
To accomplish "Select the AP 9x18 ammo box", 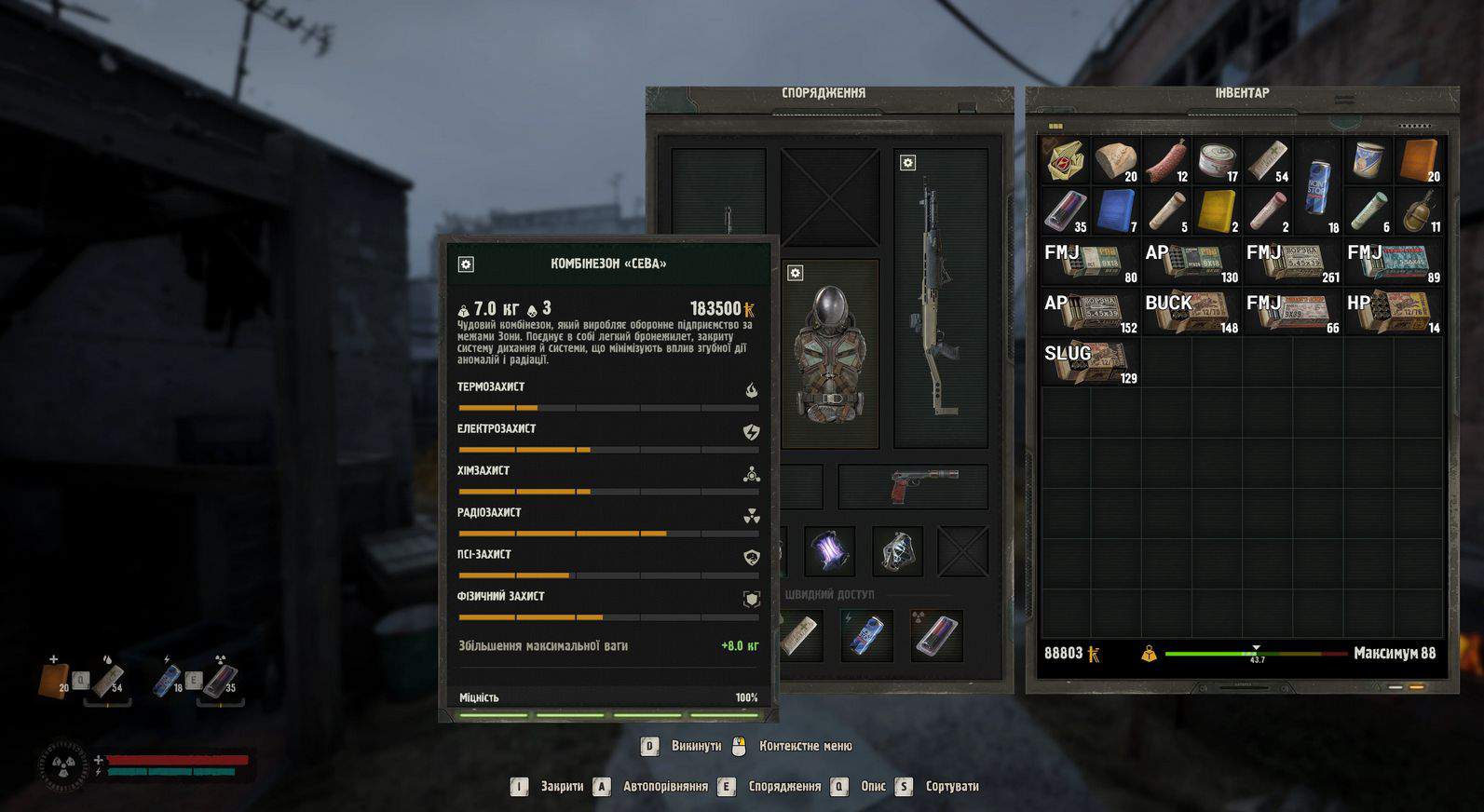I will [1191, 262].
